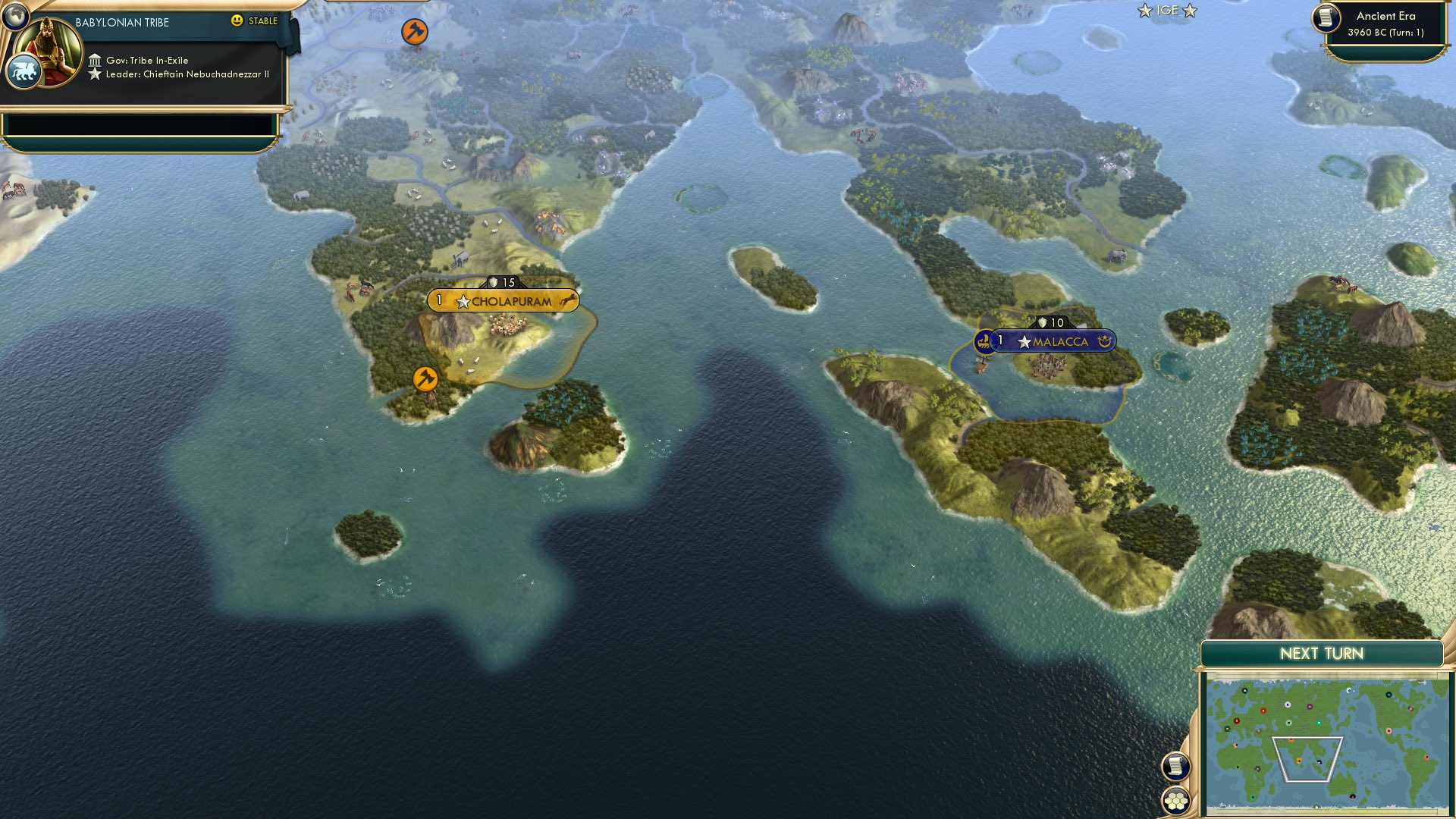Click the capital star on Malacca's banner

coord(1025,341)
